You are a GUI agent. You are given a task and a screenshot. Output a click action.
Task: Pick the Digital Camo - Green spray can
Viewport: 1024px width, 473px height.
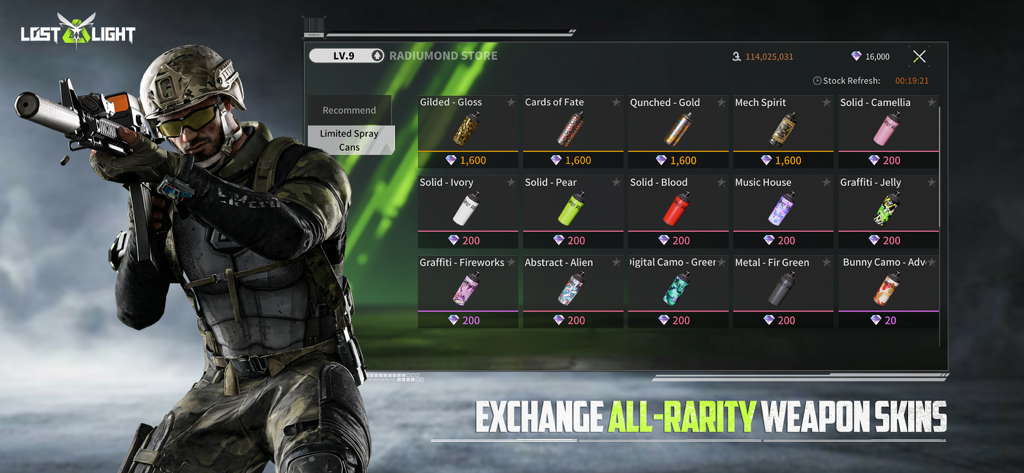pyautogui.click(x=677, y=290)
